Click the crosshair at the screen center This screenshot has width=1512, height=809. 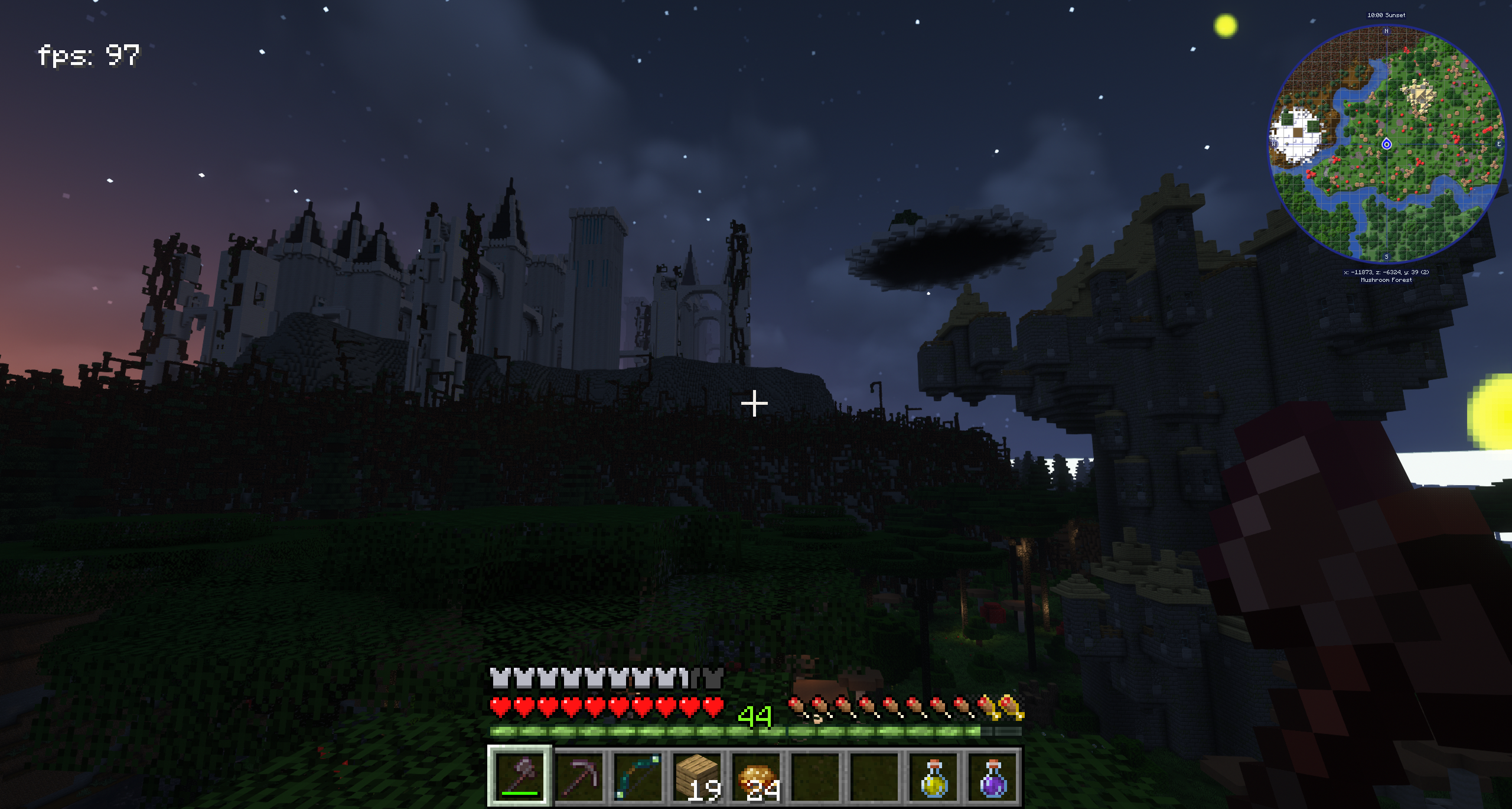pos(755,402)
